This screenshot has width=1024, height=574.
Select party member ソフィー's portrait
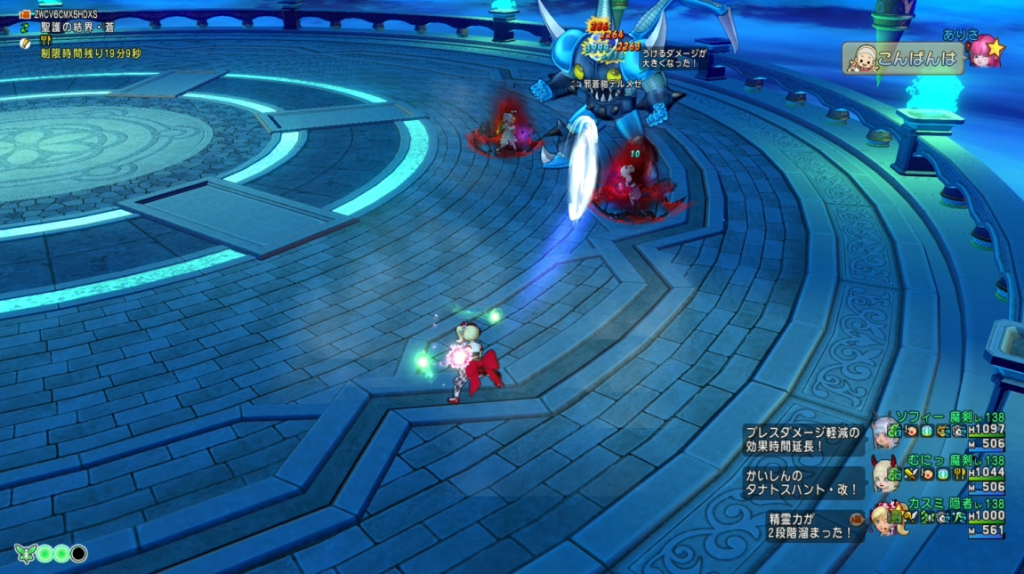(x=884, y=431)
